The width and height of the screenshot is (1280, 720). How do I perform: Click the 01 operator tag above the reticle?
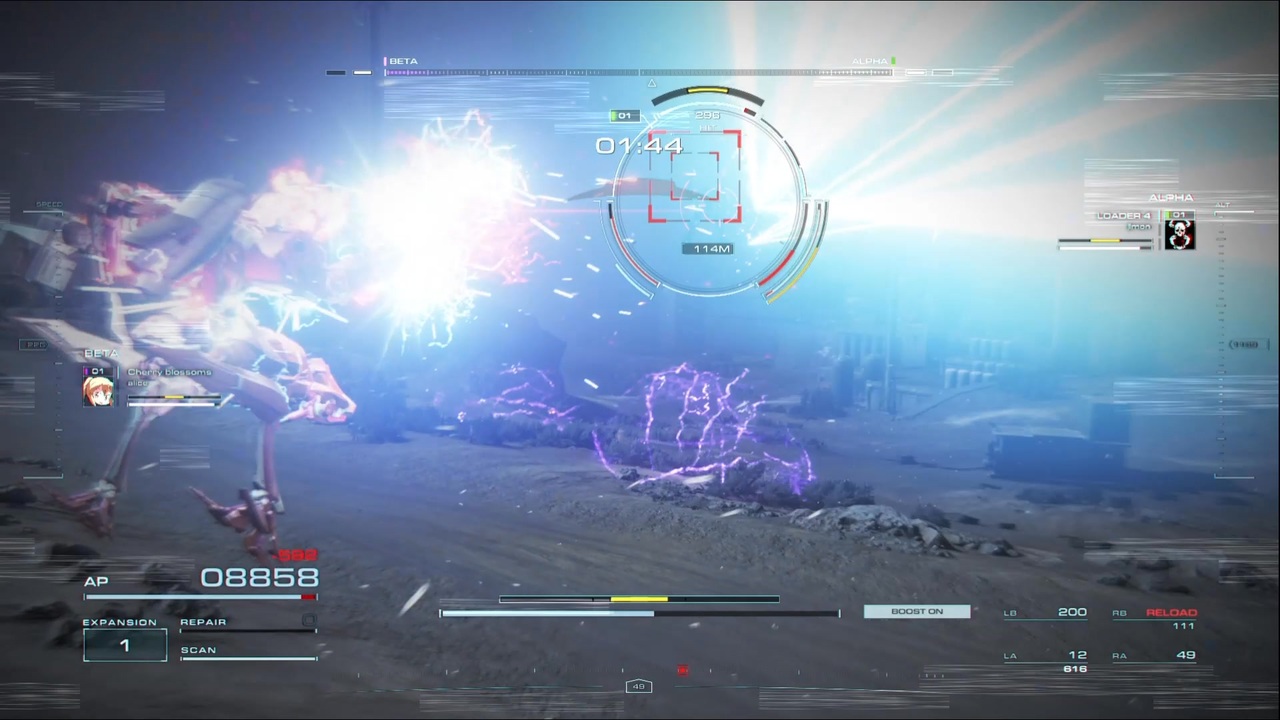click(624, 115)
